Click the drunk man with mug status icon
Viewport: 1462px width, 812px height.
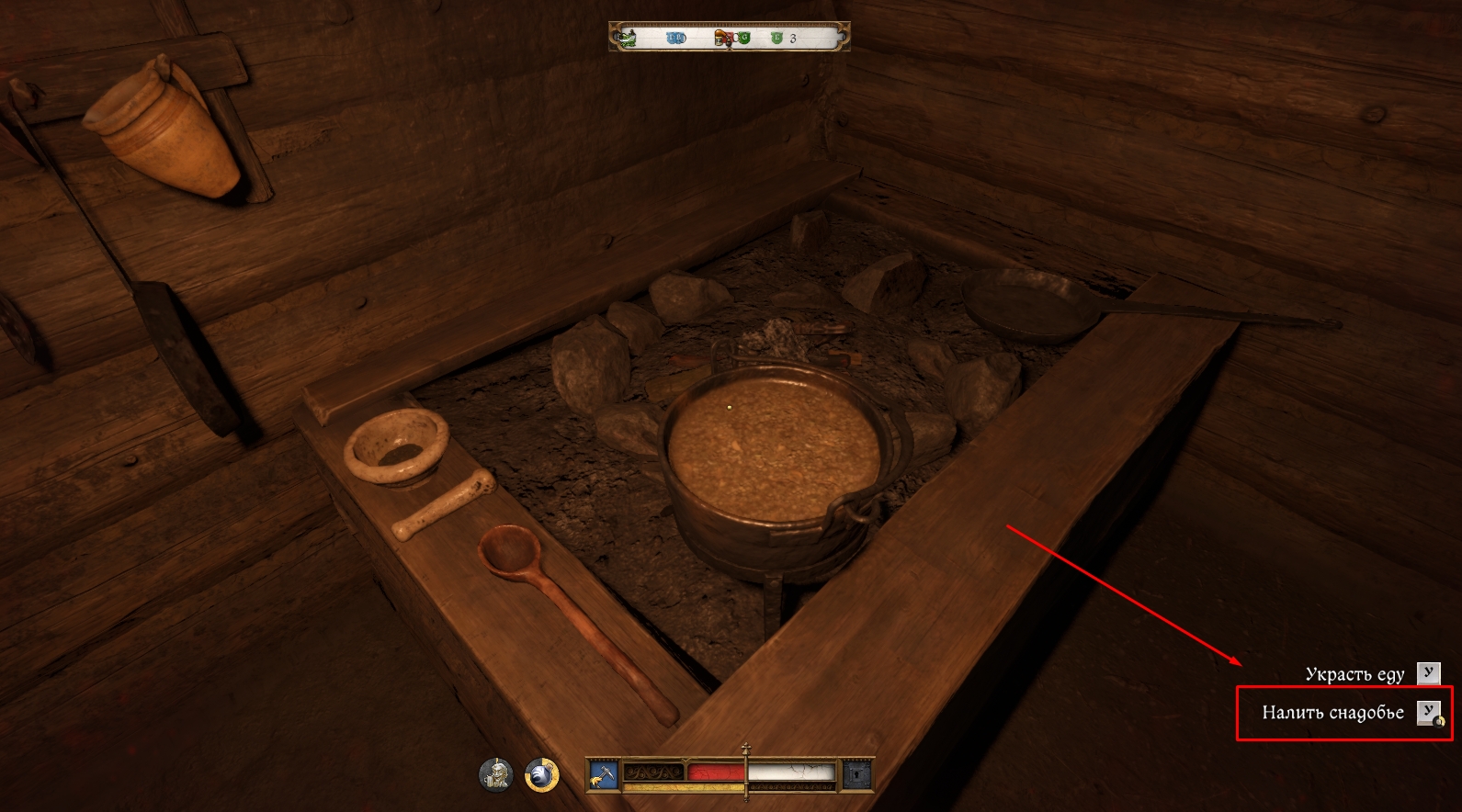[x=495, y=775]
